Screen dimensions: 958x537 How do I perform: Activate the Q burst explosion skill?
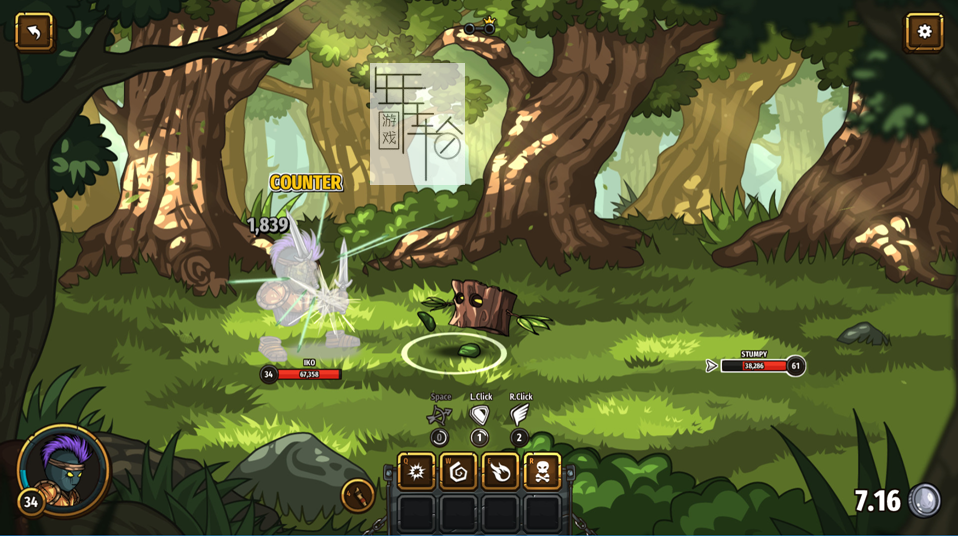click(416, 471)
